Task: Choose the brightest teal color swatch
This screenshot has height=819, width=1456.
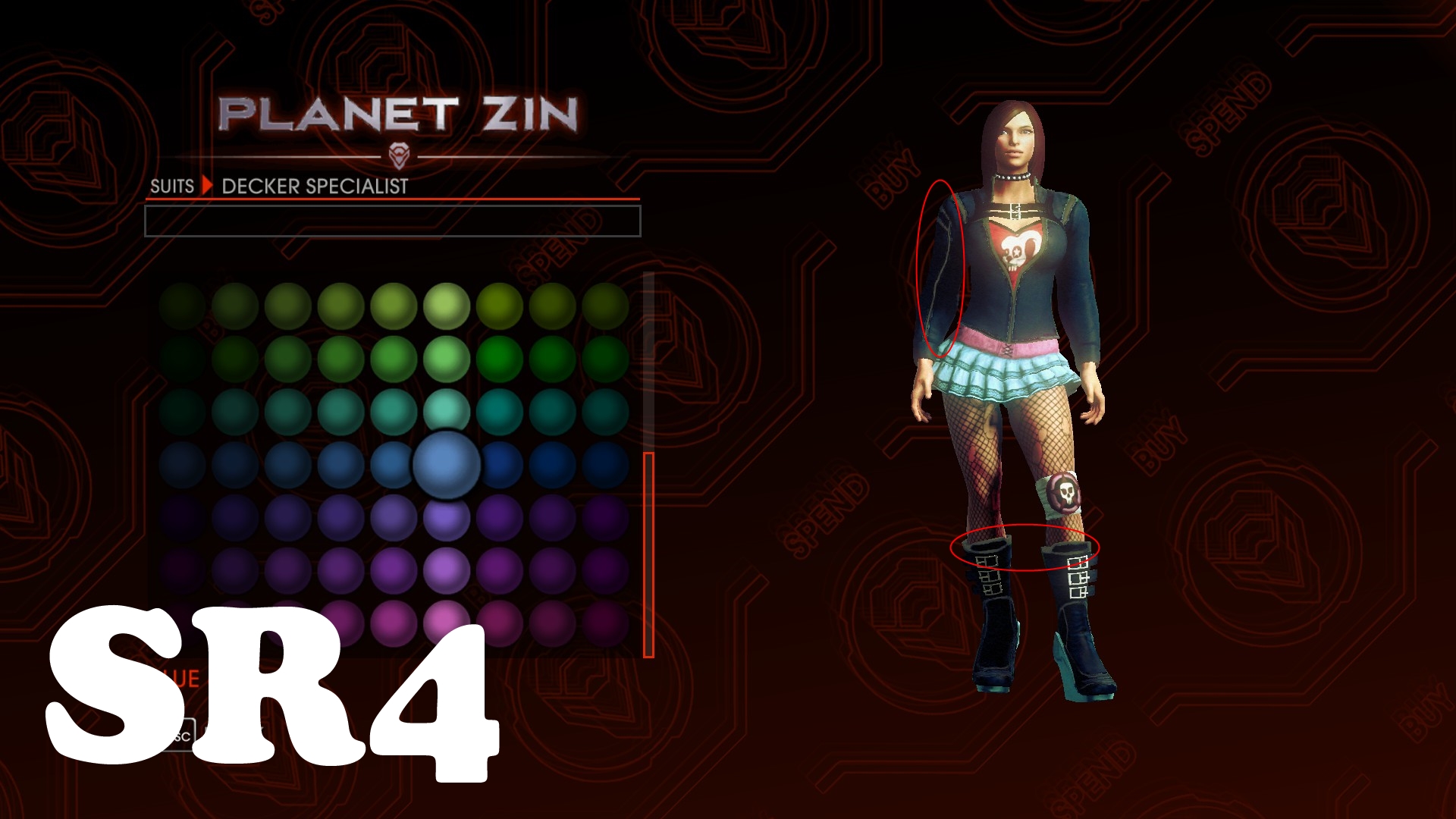Action: click(447, 410)
